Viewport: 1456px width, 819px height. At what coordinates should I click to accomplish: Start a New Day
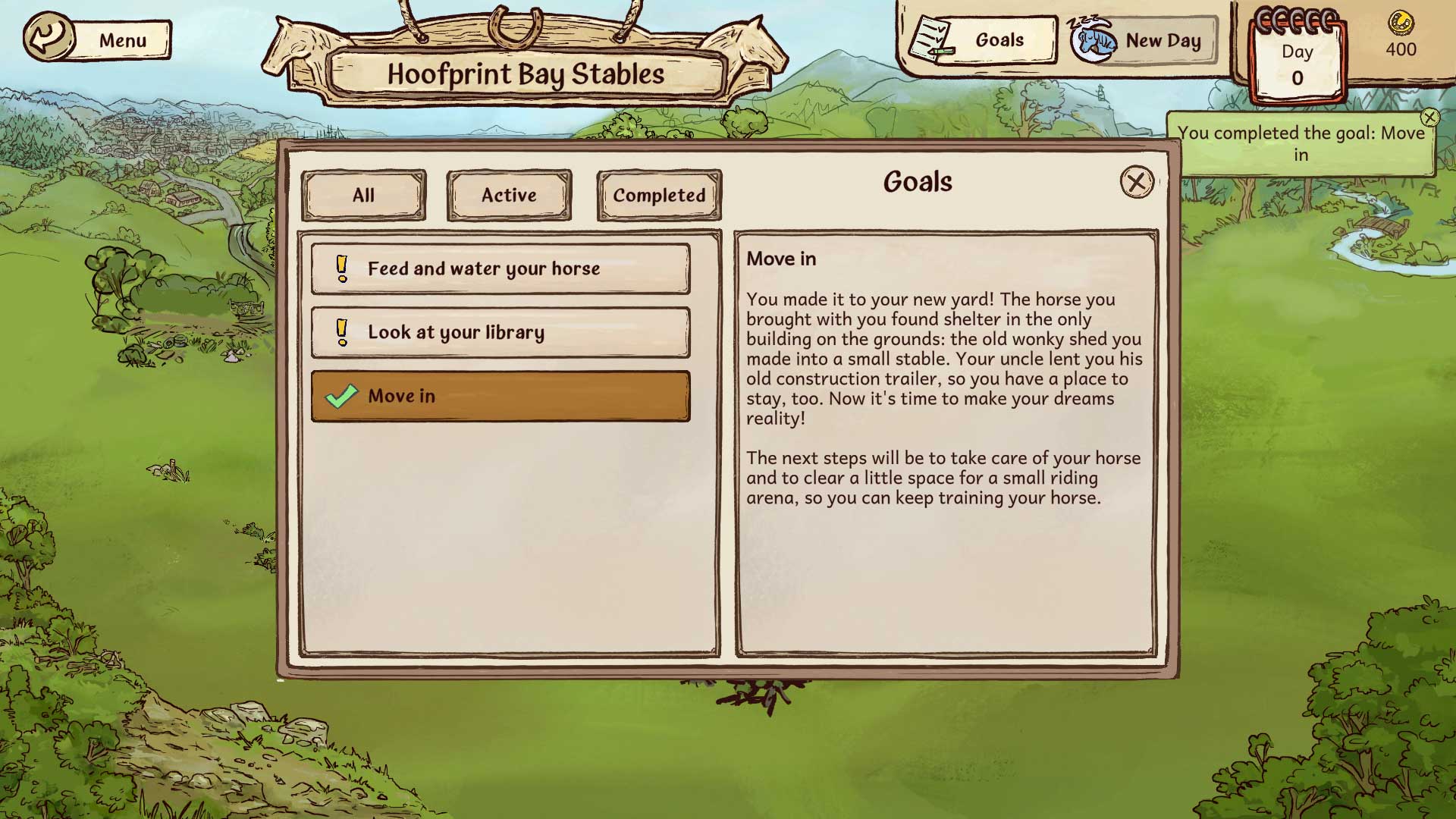(1163, 40)
